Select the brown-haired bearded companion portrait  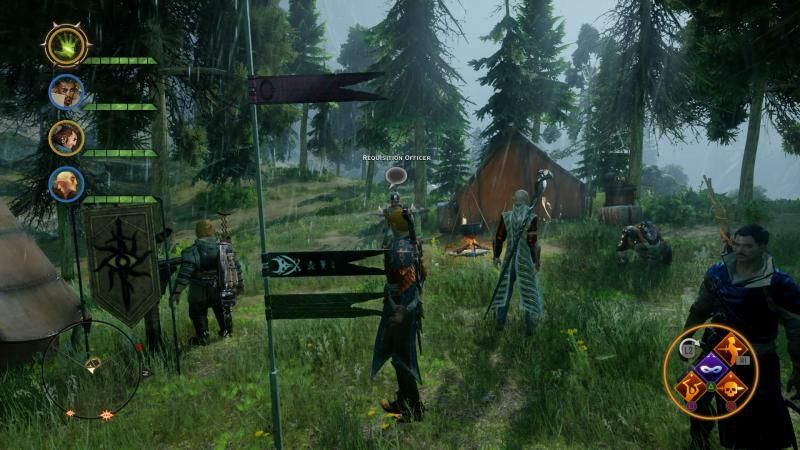(66, 138)
